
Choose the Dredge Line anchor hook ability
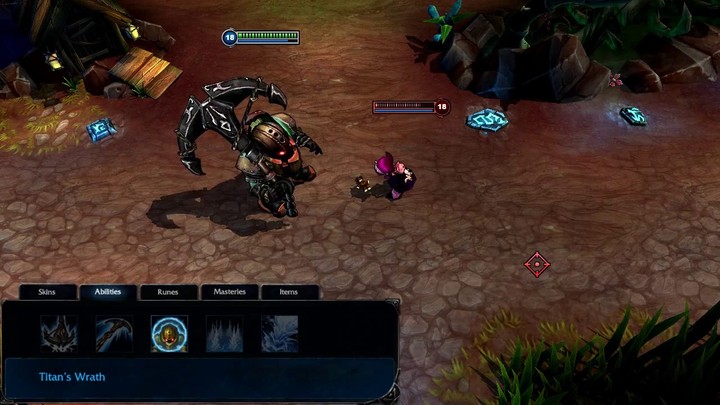[x=114, y=334]
